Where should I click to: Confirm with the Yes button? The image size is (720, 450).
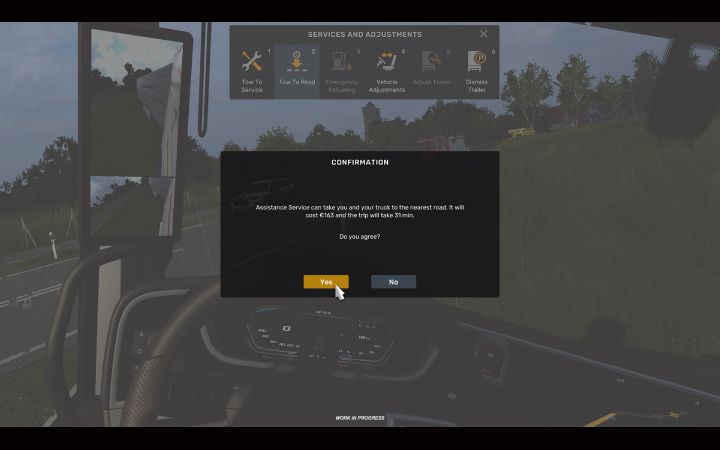(x=326, y=282)
